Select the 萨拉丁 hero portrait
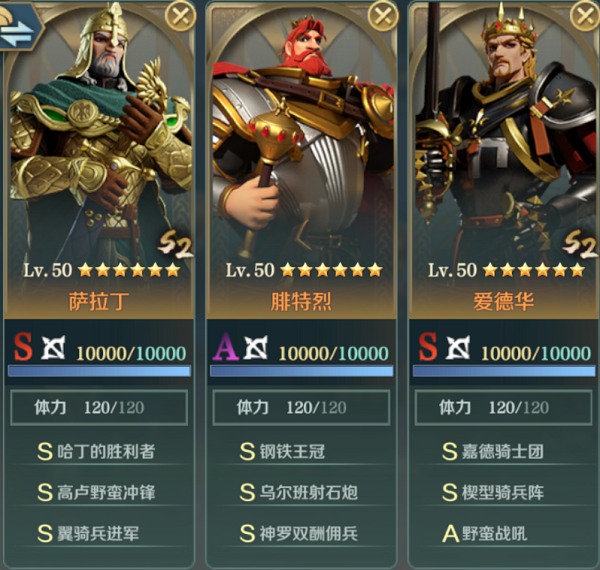 [96, 140]
